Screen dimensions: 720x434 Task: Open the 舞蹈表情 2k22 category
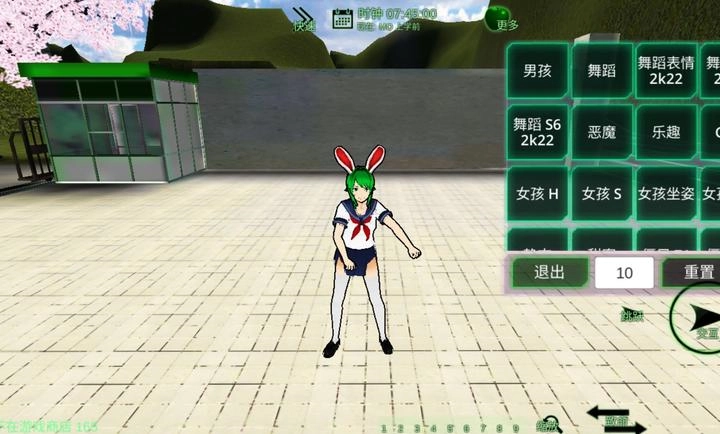(666, 71)
